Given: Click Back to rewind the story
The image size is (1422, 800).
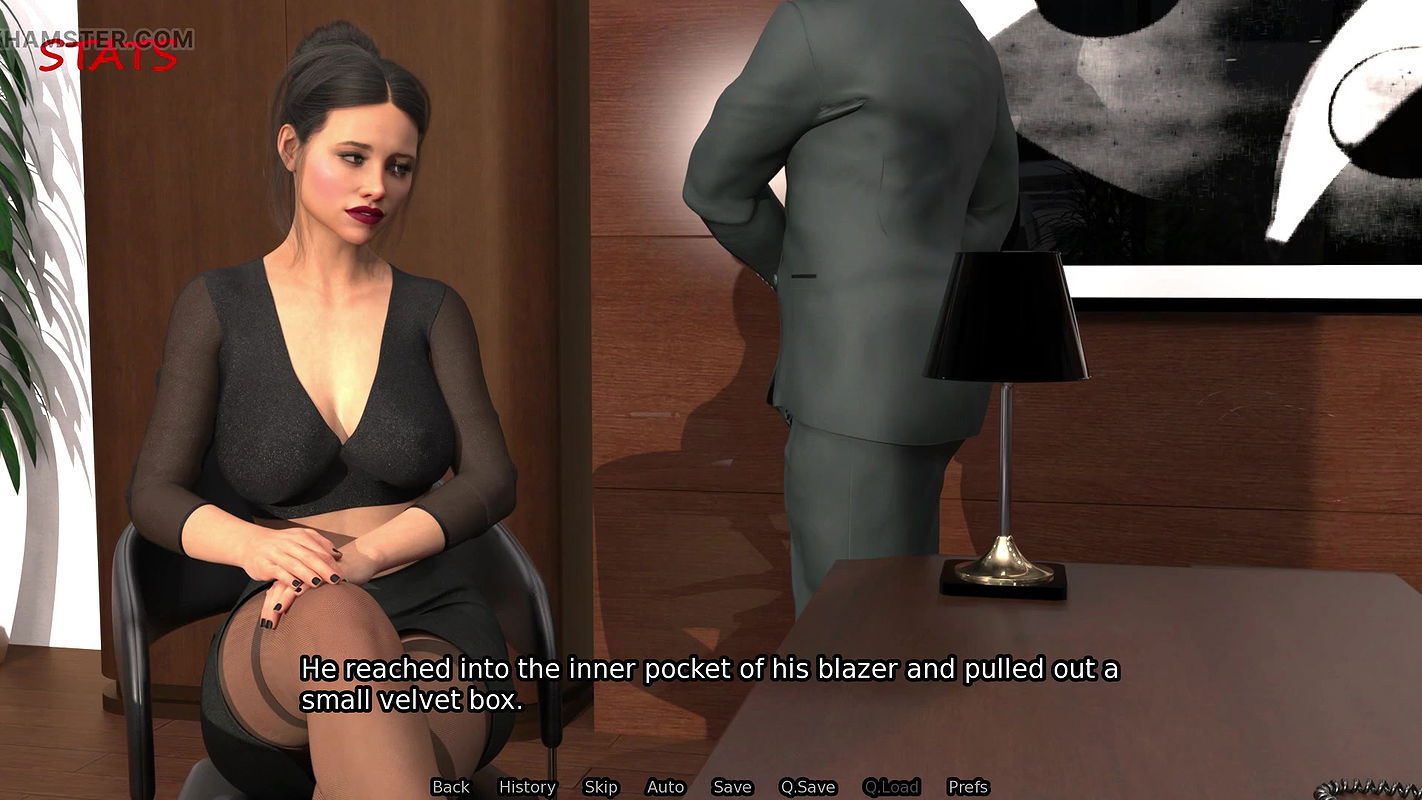Looking at the screenshot, I should [451, 787].
